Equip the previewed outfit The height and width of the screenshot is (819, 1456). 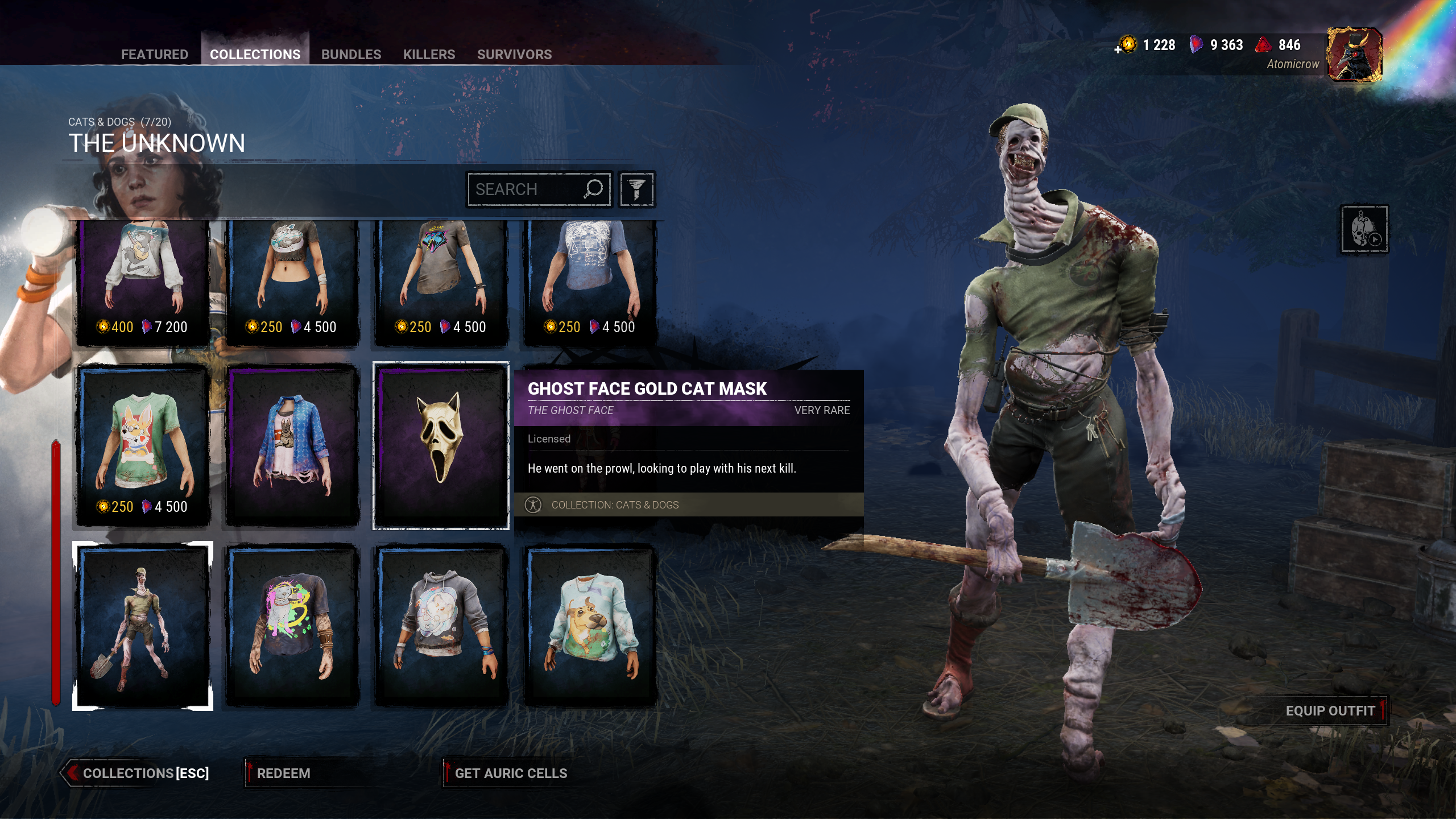tap(1330, 711)
